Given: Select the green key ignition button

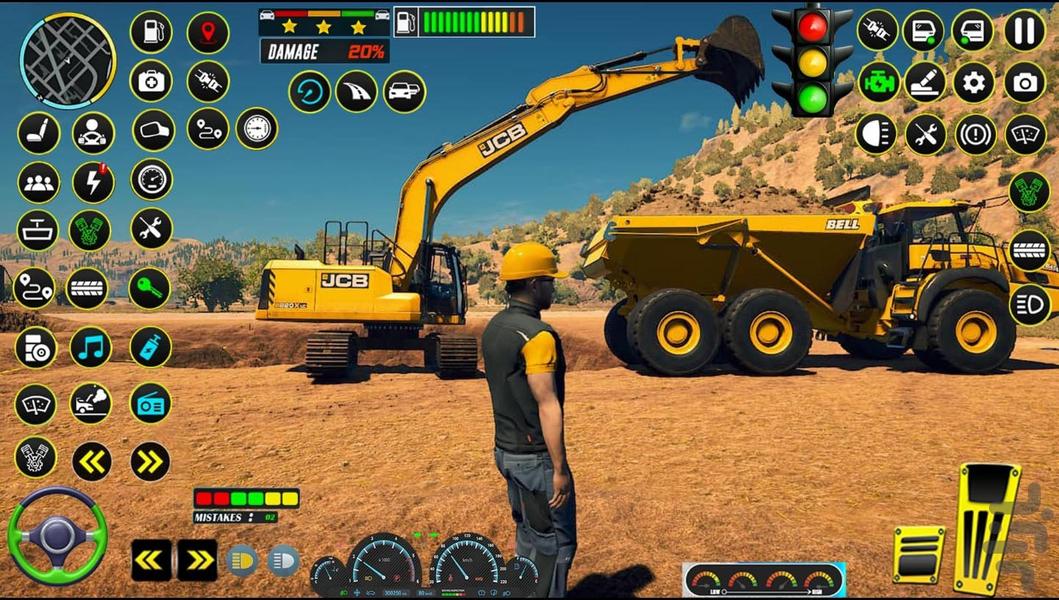Looking at the screenshot, I should click(x=149, y=288).
